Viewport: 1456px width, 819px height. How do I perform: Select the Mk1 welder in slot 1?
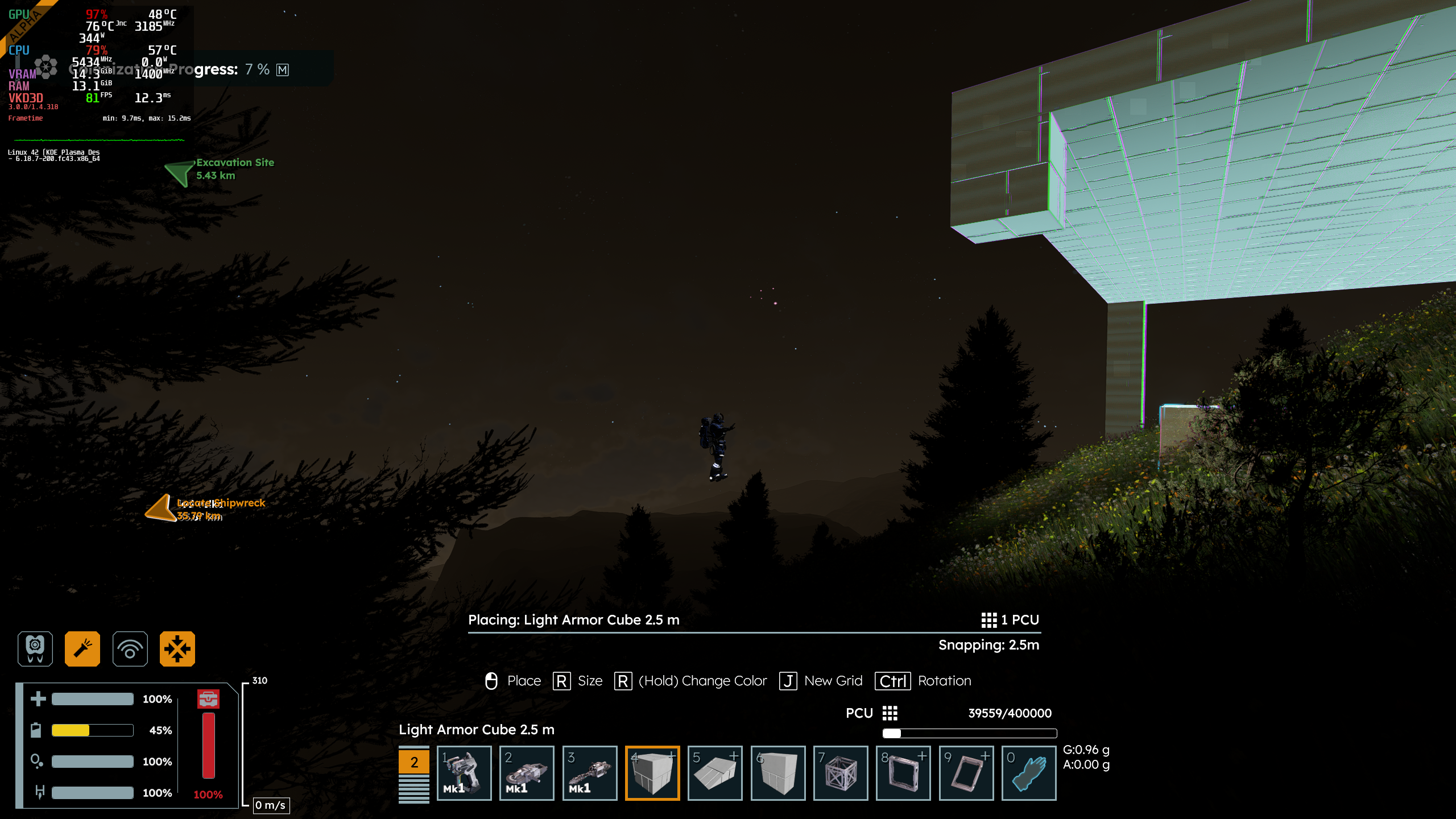click(464, 772)
